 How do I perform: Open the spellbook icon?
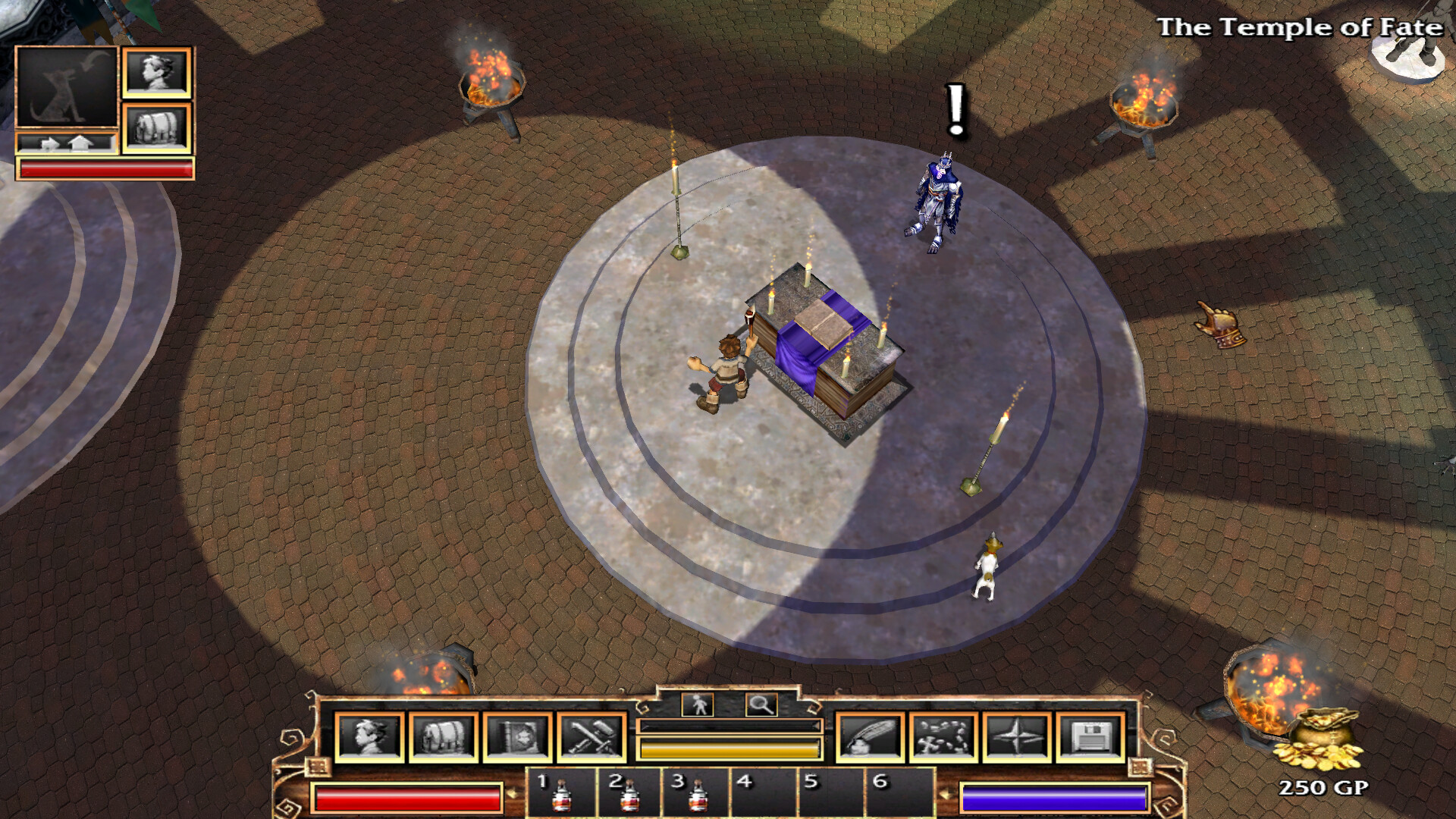(x=518, y=736)
